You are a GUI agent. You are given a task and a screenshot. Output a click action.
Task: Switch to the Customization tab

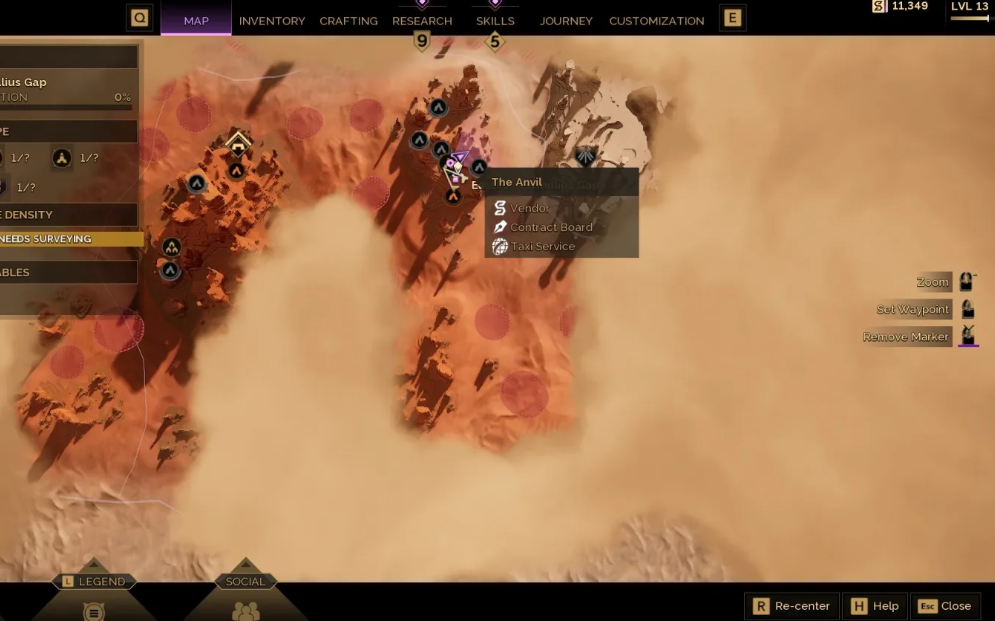(656, 20)
